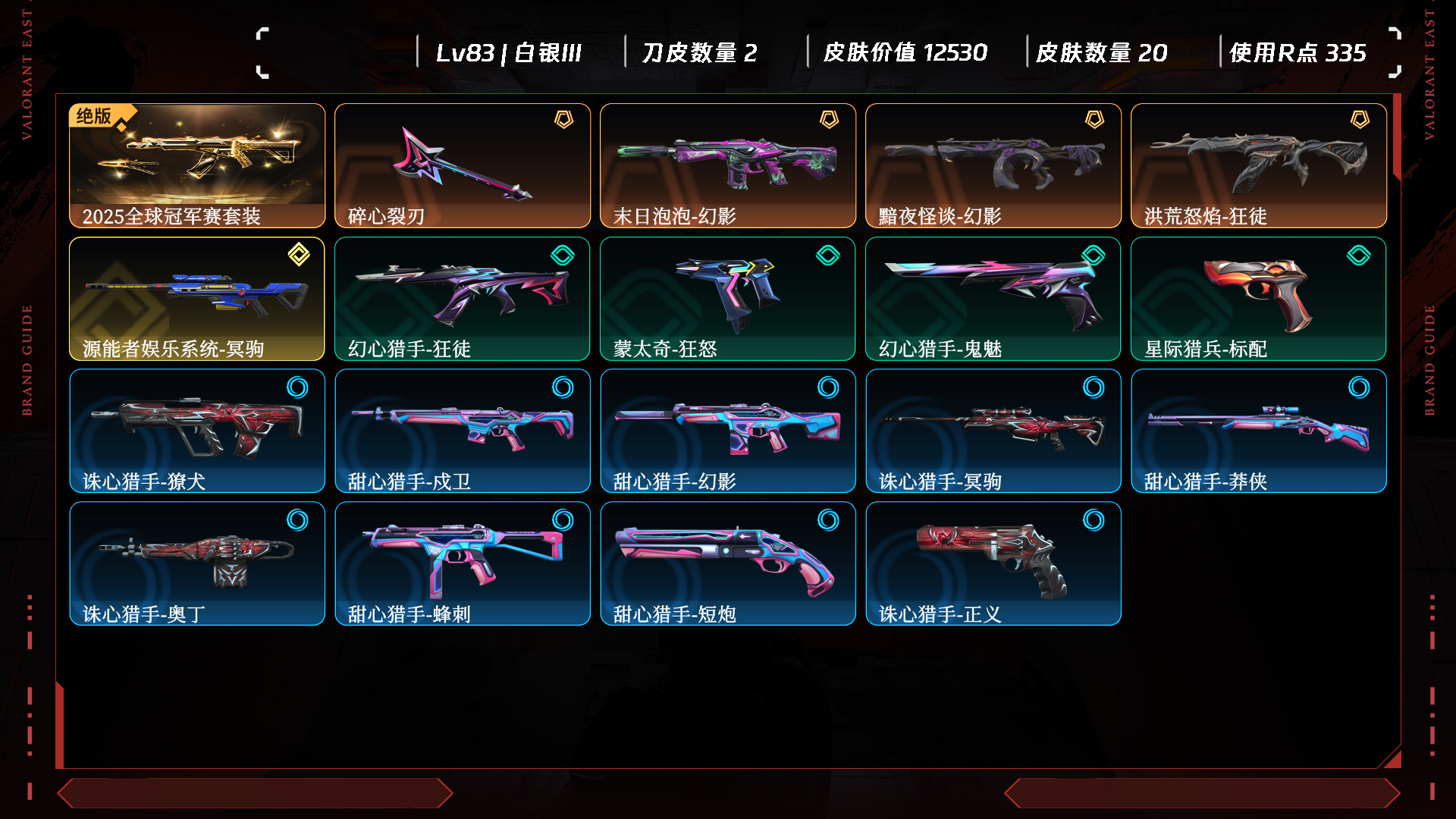Select the 幻心猎手-鬼魅 skin card
Image resolution: width=1456 pixels, height=819 pixels.
tap(993, 299)
